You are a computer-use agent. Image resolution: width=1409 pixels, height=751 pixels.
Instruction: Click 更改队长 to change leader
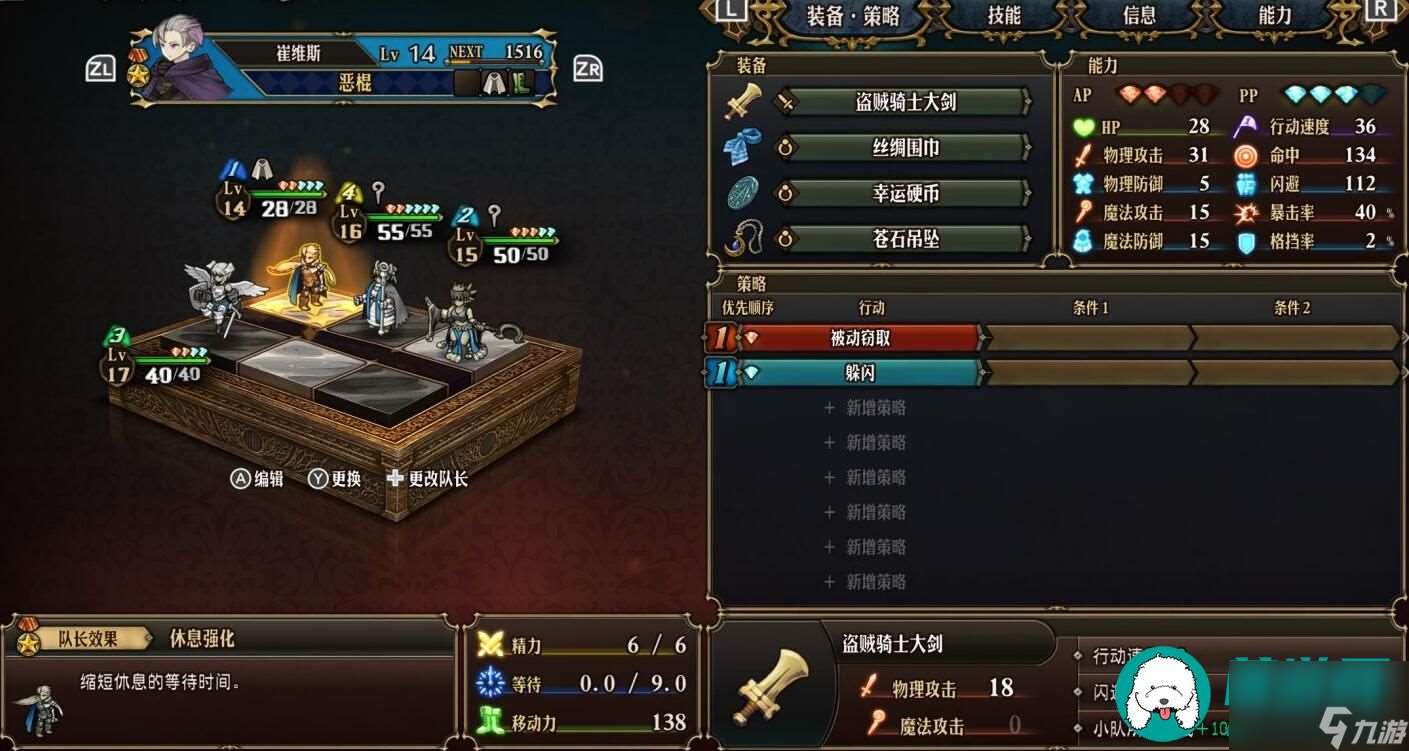pos(435,479)
